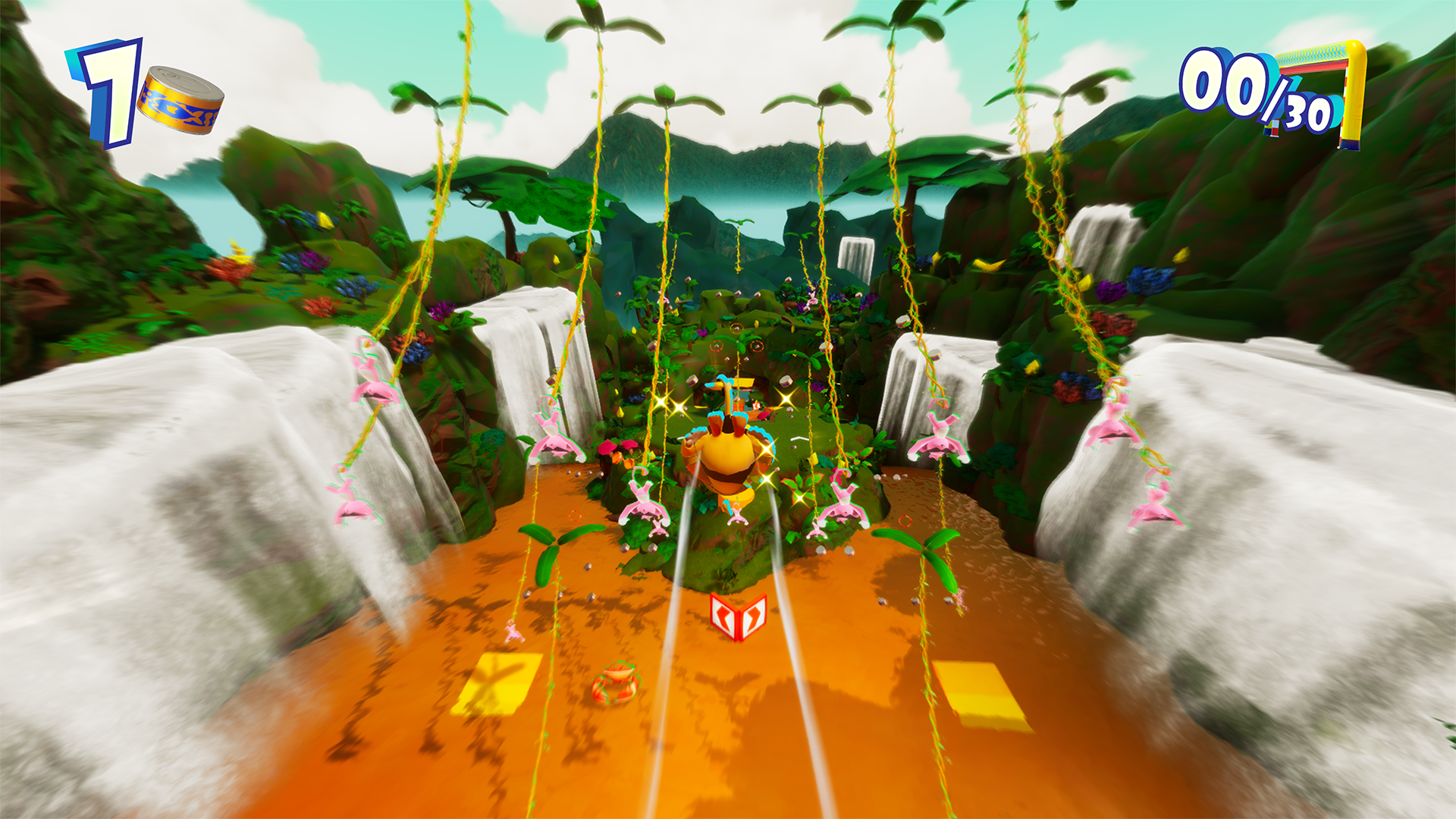Select the purple flowers on the right rocks
The image size is (1456, 819).
pyautogui.click(x=1109, y=292)
